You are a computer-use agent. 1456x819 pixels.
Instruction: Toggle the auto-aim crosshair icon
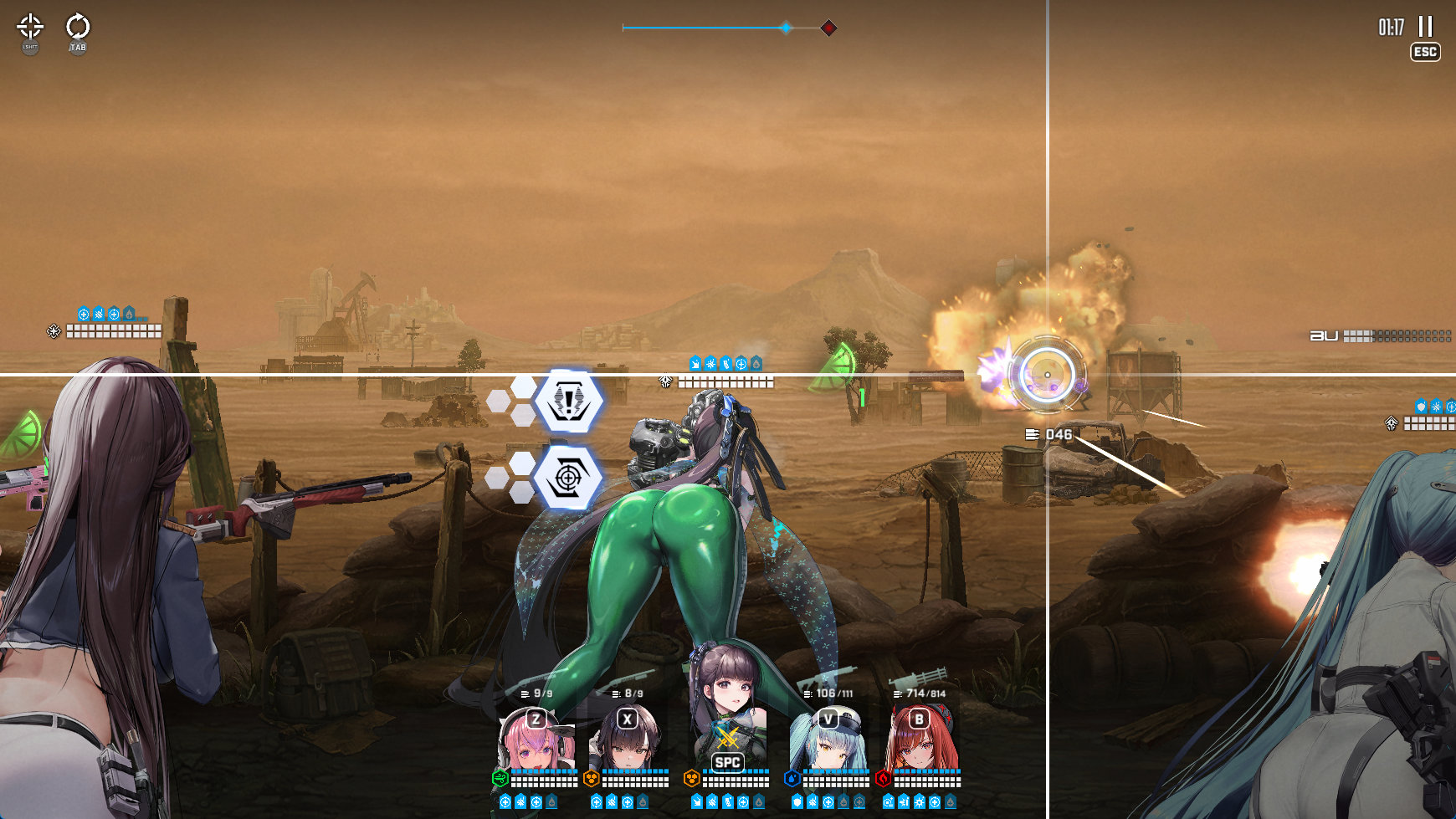(30, 26)
